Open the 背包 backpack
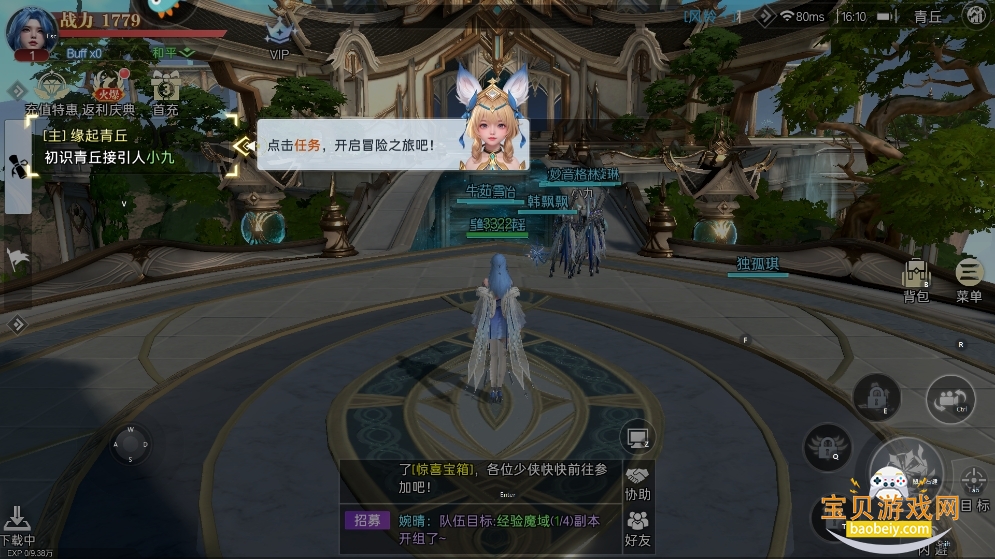Screen dimensions: 995x559 pos(916,279)
